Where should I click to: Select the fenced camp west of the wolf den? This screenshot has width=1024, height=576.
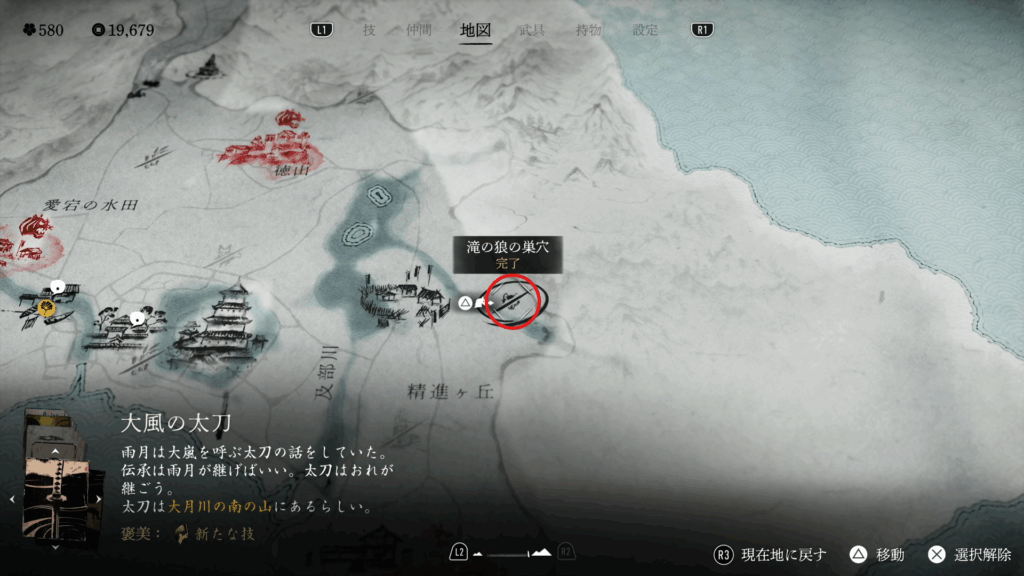(405, 297)
